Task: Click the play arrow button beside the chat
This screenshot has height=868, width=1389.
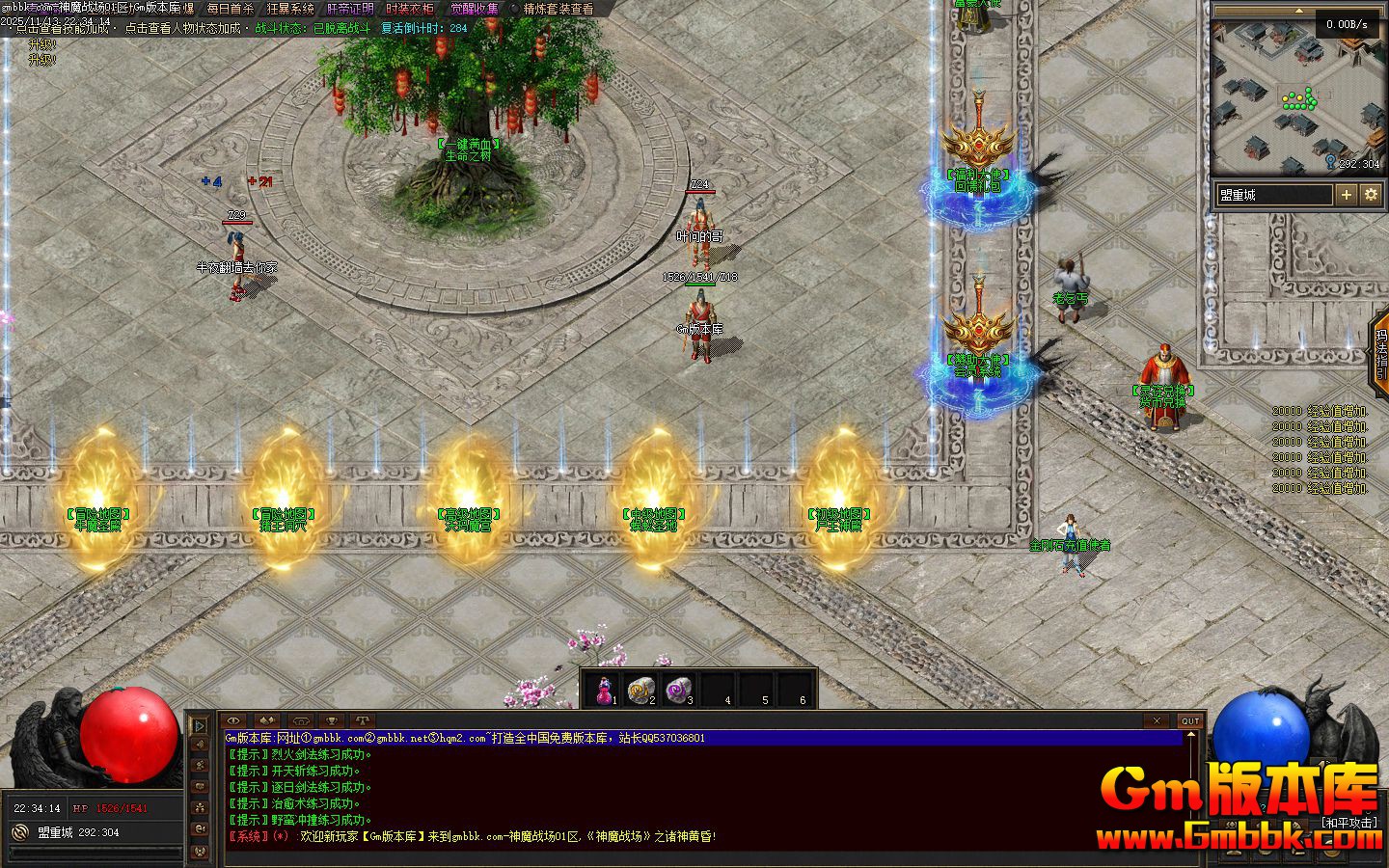Action: (200, 724)
